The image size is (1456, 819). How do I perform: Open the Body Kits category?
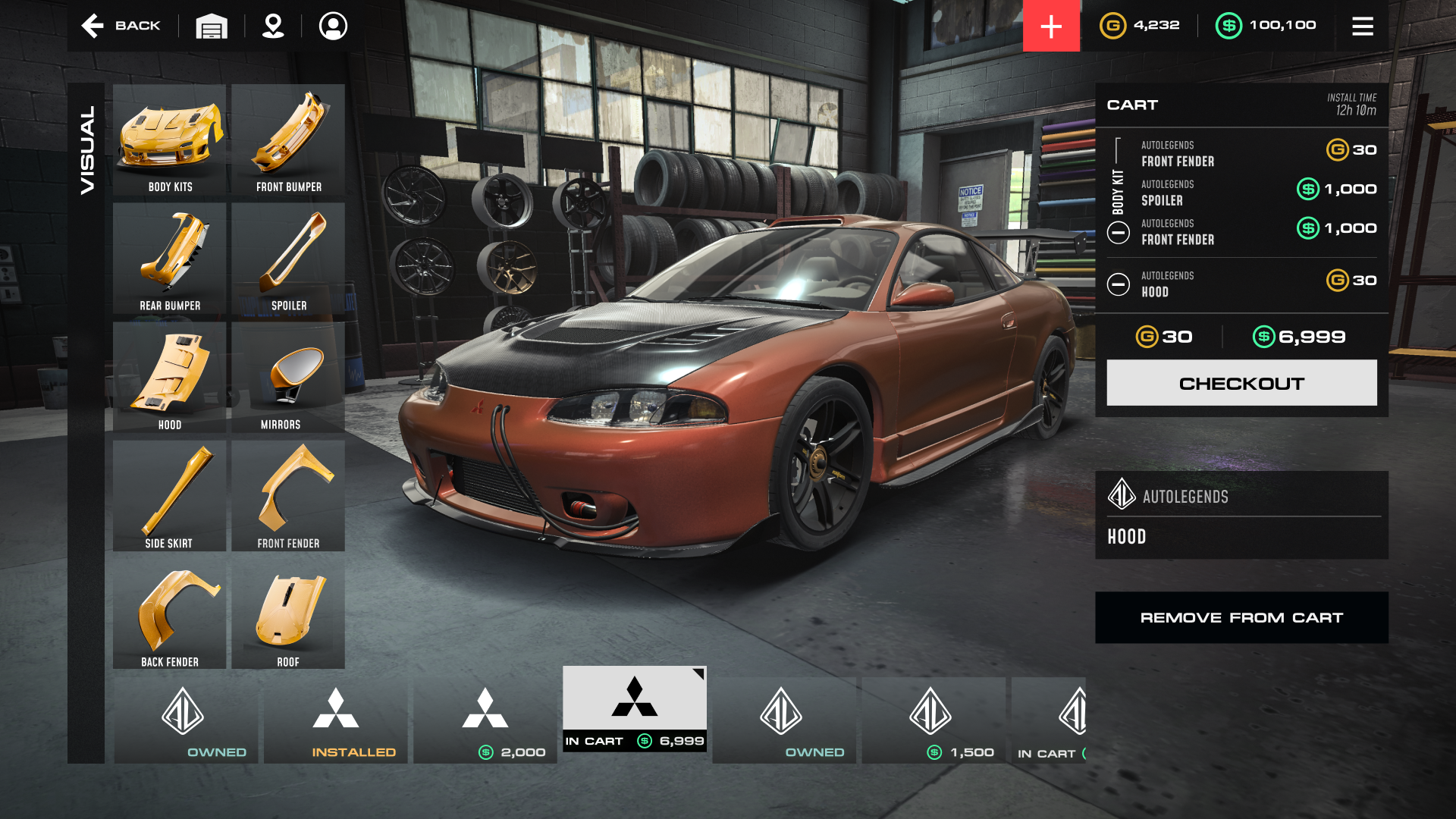pos(169,140)
